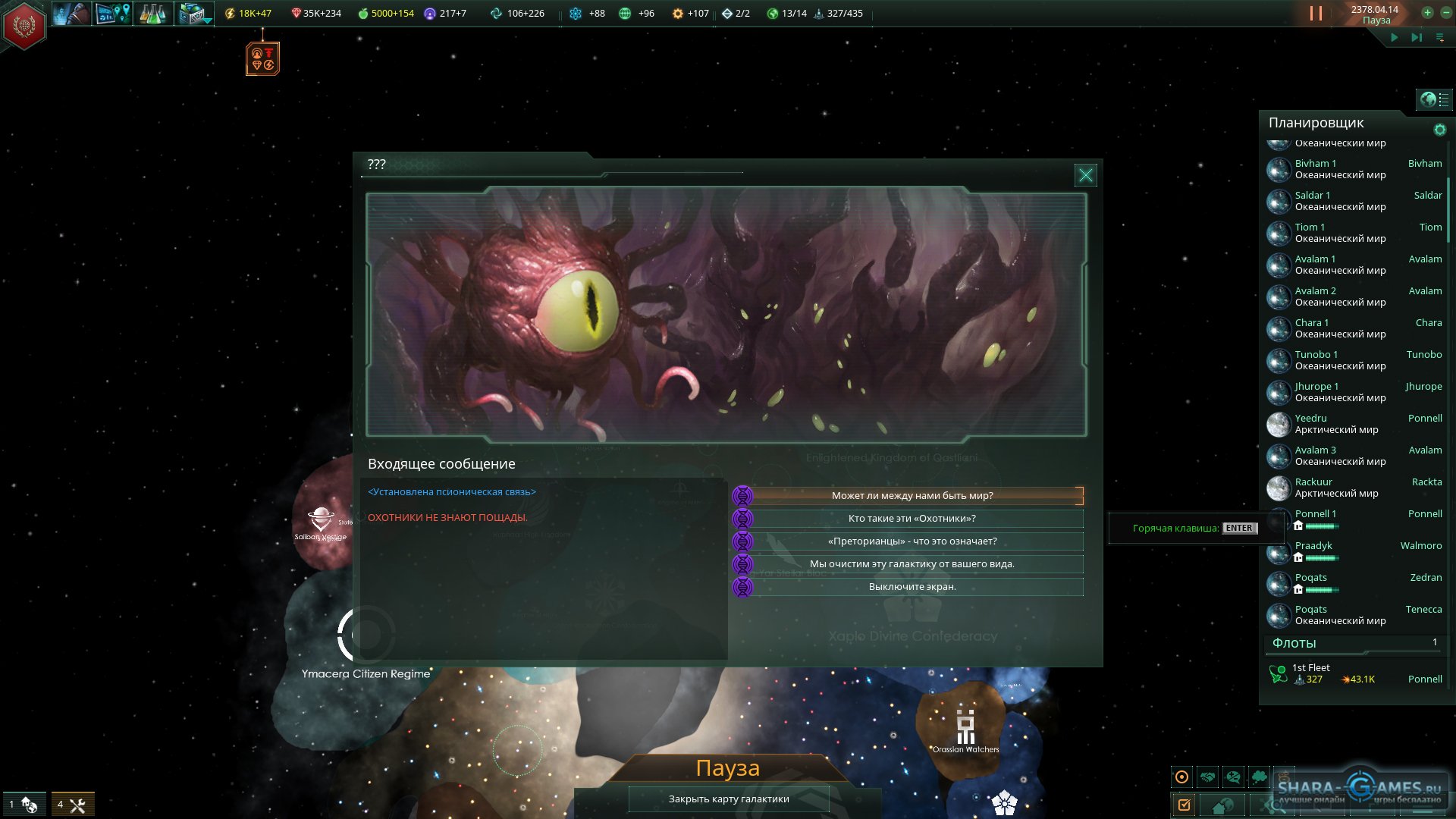Choose reply "Может ли между нами быть мир?"
The height and width of the screenshot is (819, 1456).
pos(912,496)
